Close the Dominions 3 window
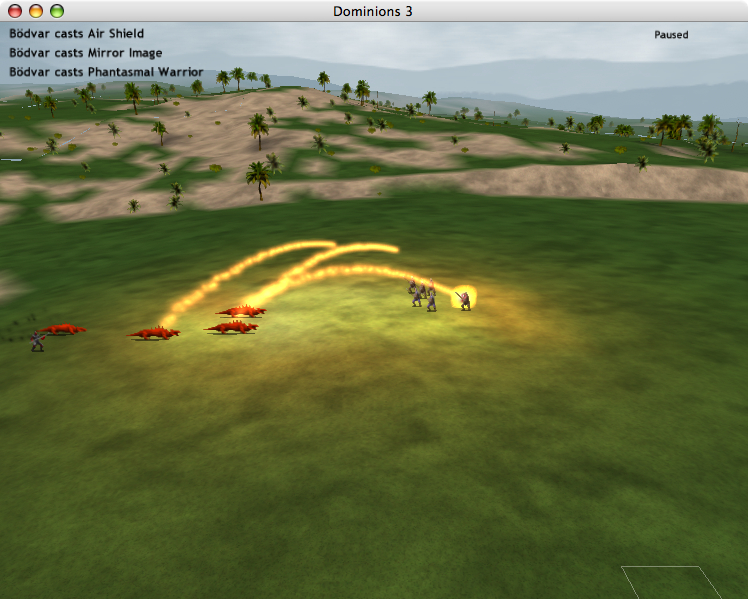Screen dimensions: 748x599 click(15, 11)
